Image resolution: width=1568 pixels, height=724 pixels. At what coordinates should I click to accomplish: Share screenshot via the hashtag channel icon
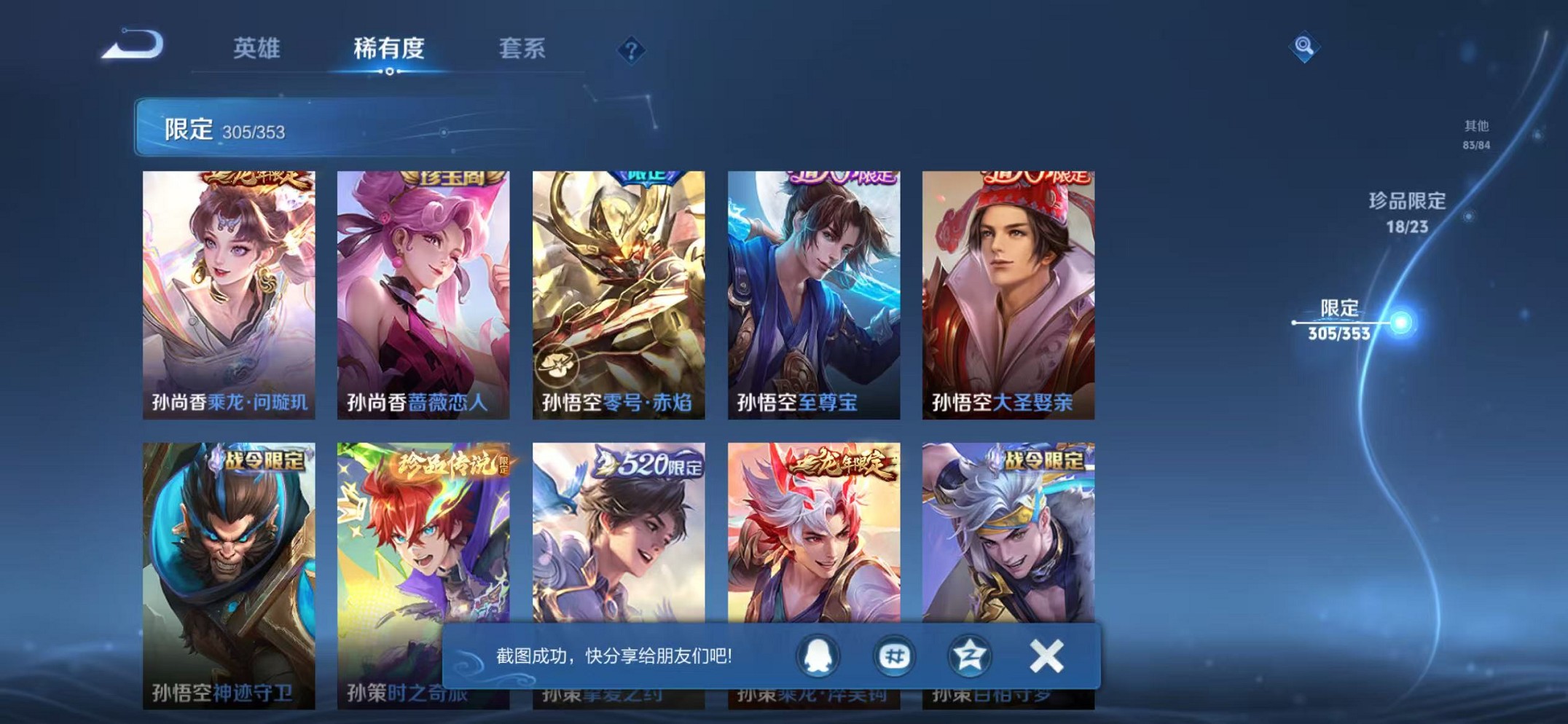(894, 656)
